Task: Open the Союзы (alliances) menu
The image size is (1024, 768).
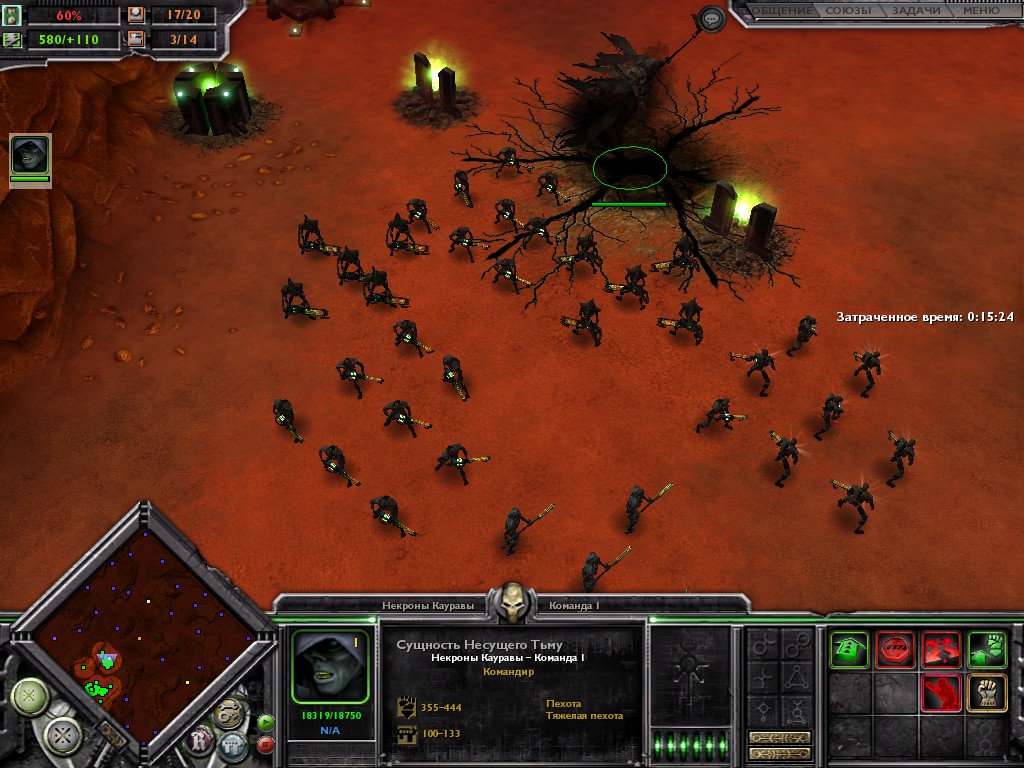Action: point(847,11)
